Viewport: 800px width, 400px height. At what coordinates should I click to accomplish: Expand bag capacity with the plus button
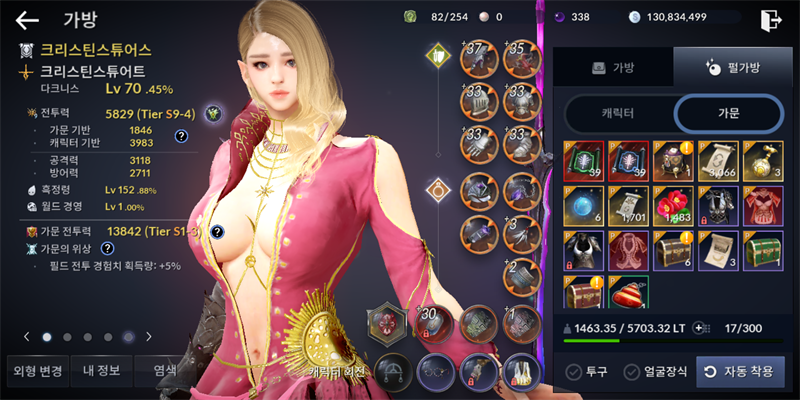(x=700, y=327)
